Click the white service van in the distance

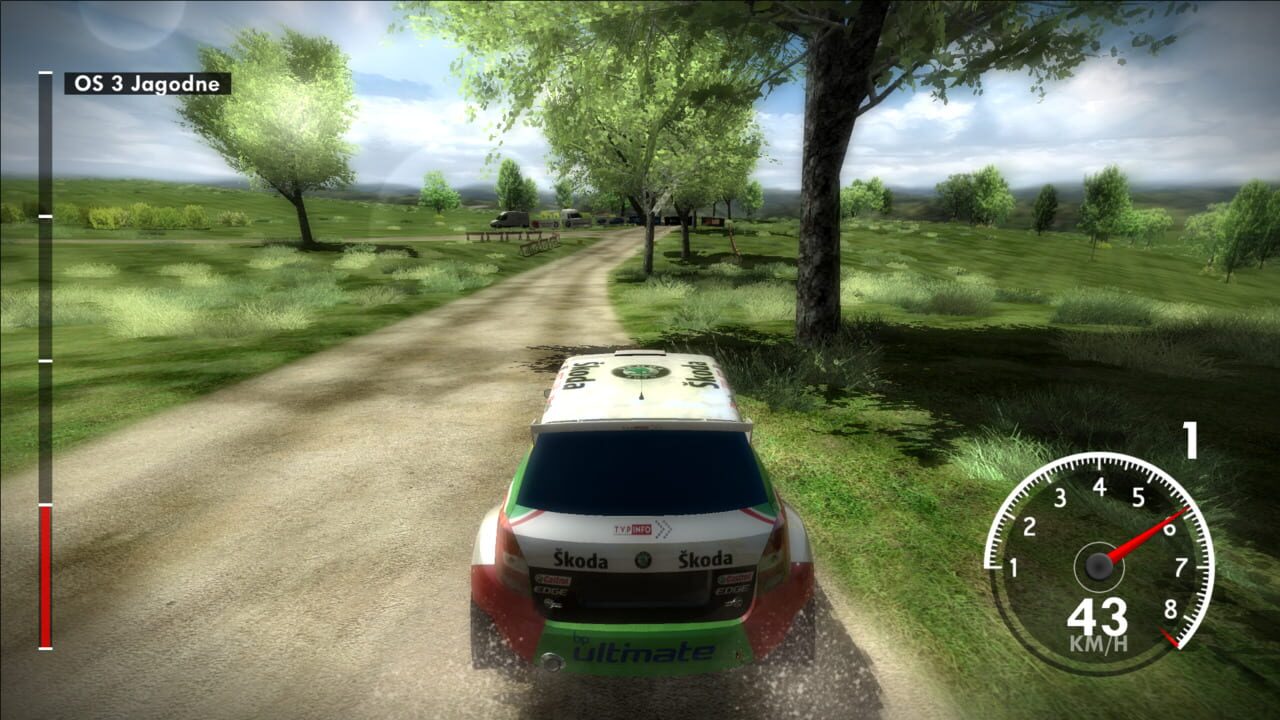point(572,218)
